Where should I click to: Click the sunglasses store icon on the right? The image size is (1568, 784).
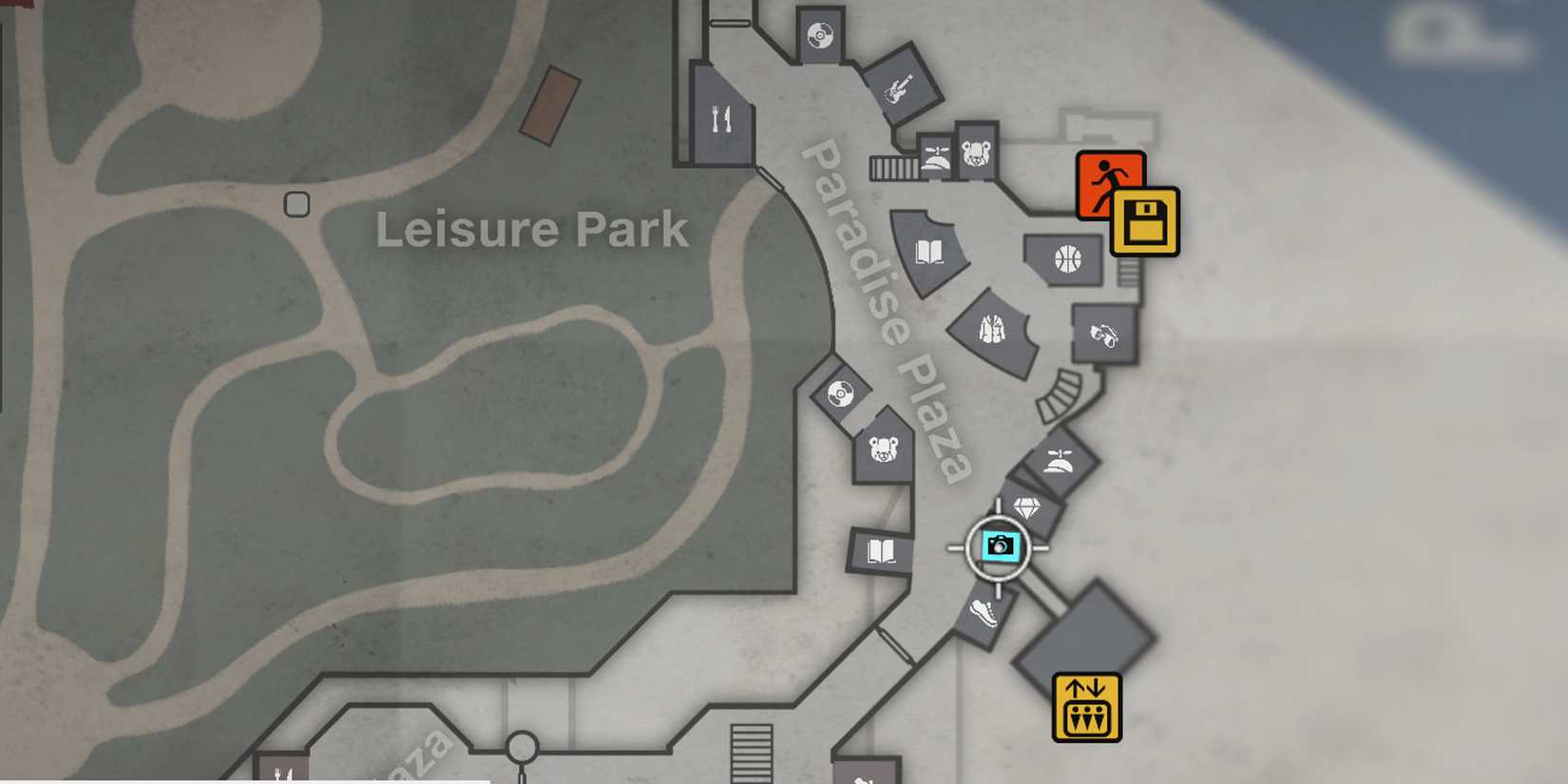pyautogui.click(x=1102, y=335)
